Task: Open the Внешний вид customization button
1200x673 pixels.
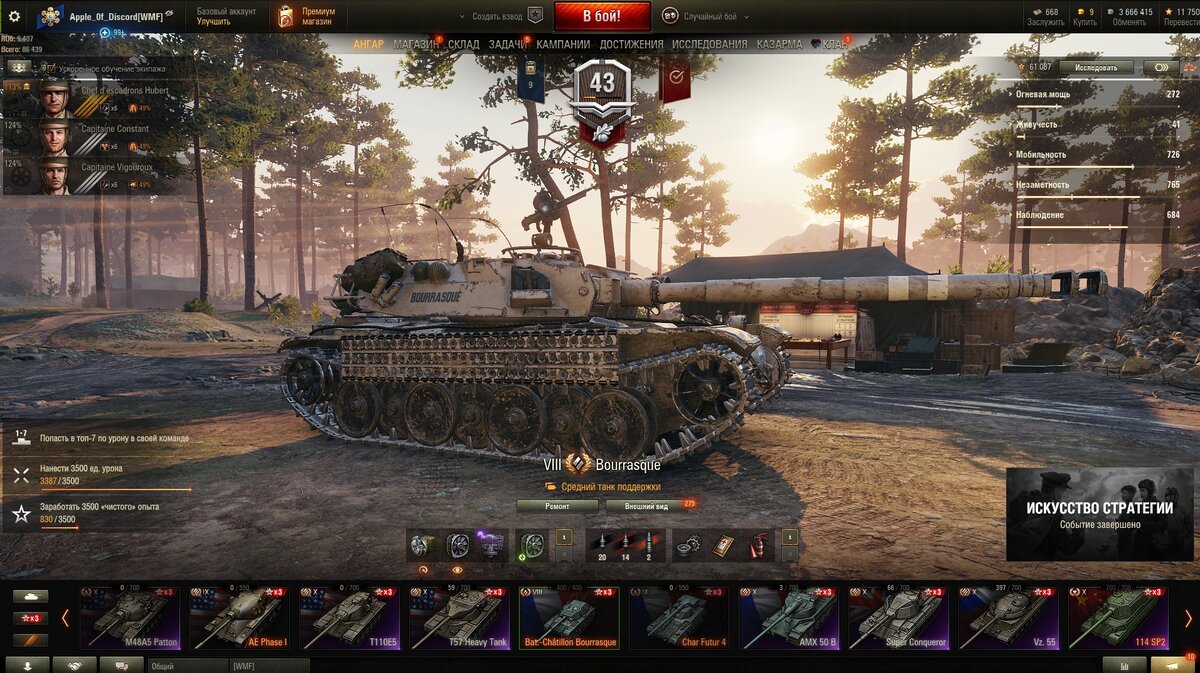Action: (x=646, y=506)
